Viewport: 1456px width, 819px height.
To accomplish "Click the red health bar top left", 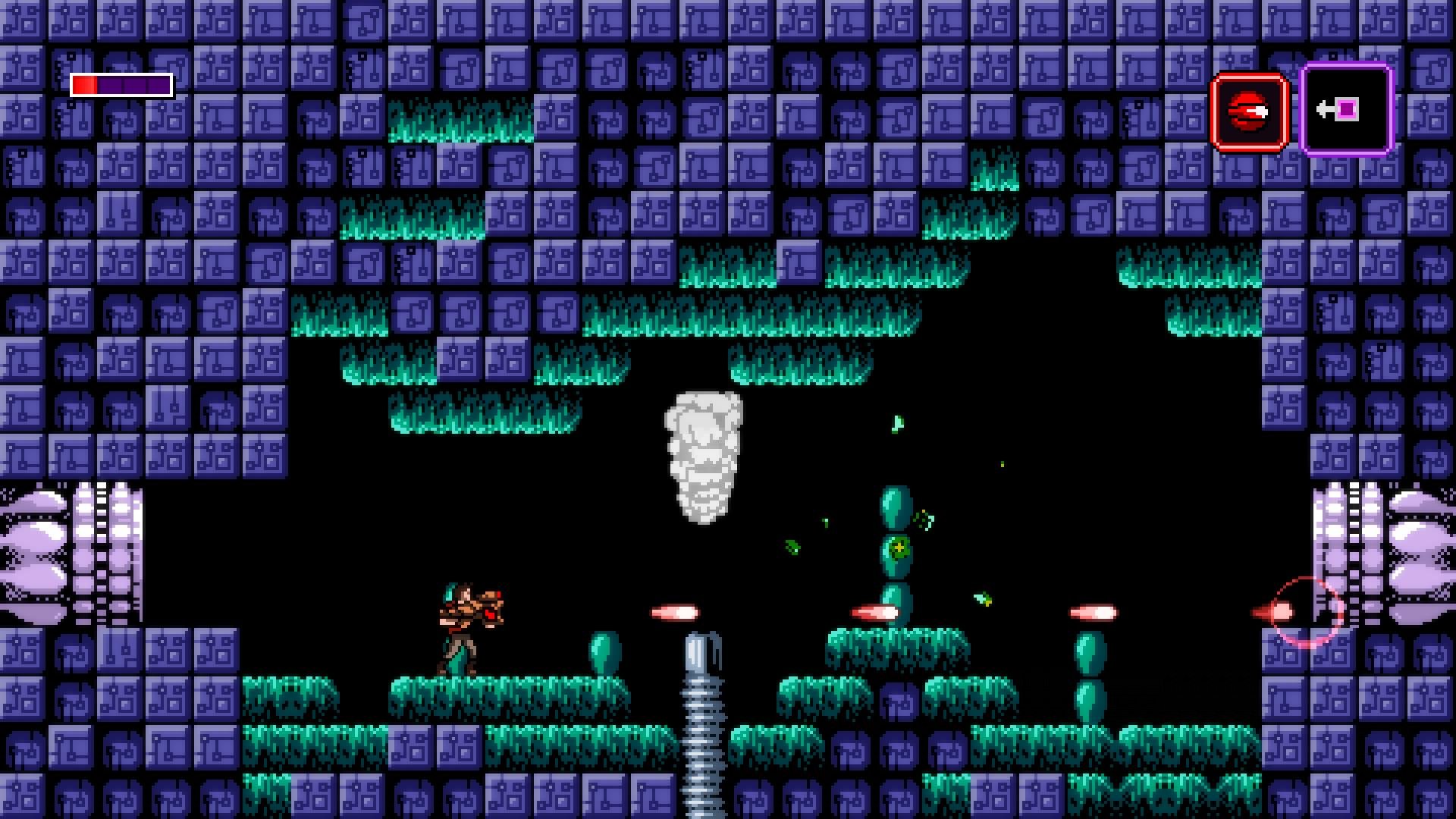I will click(x=86, y=84).
